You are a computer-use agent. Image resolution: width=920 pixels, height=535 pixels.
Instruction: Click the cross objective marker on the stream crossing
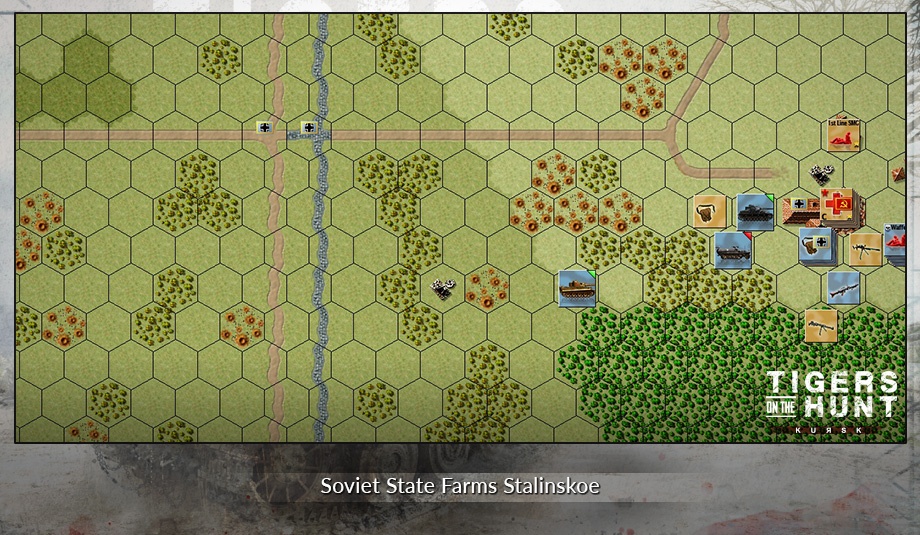309,127
